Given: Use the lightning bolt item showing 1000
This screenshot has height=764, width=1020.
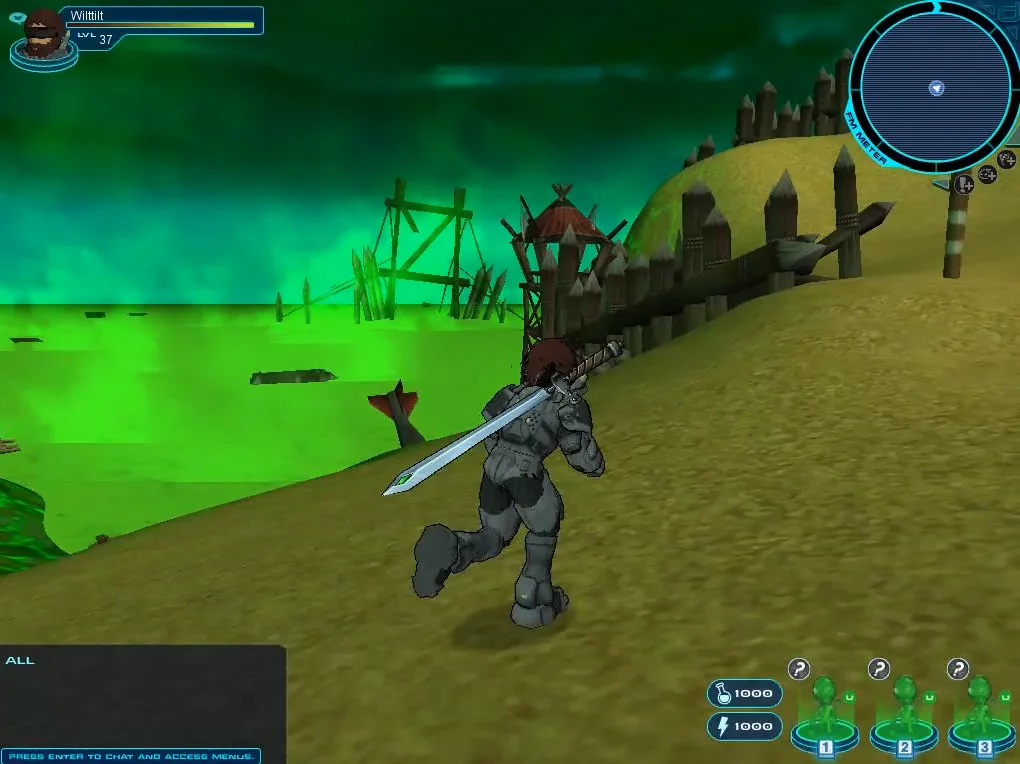Looking at the screenshot, I should 744,726.
